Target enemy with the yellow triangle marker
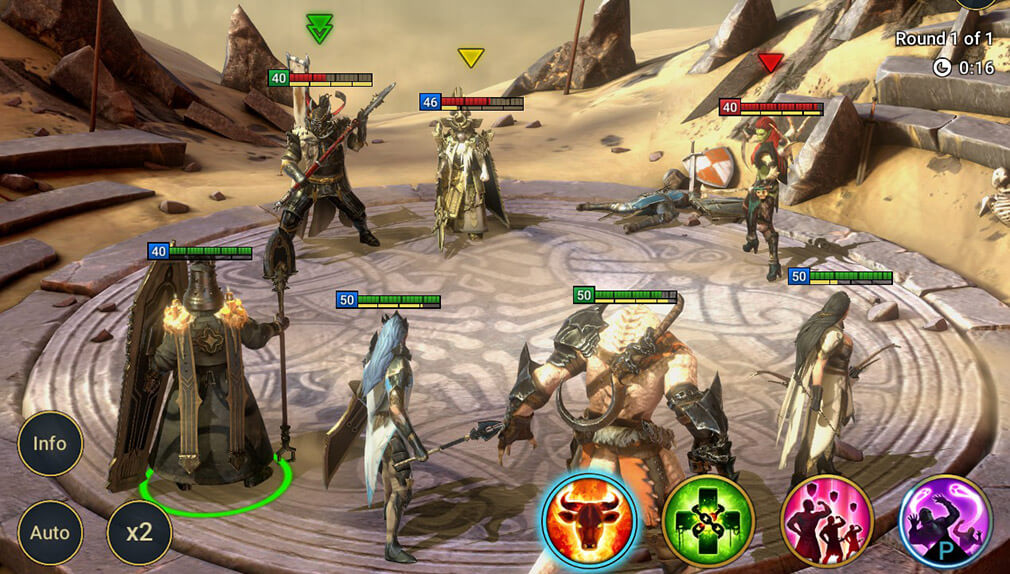The image size is (1010, 574). [x=467, y=170]
